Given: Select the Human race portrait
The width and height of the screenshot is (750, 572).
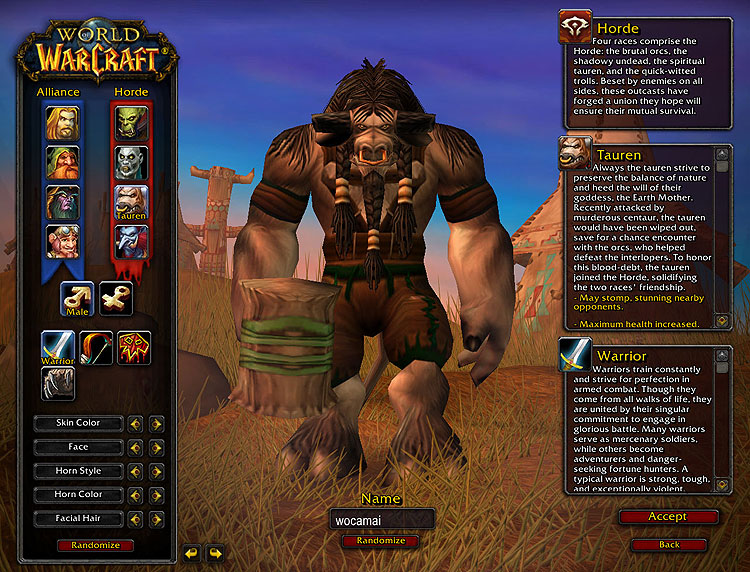Looking at the screenshot, I should [62, 123].
